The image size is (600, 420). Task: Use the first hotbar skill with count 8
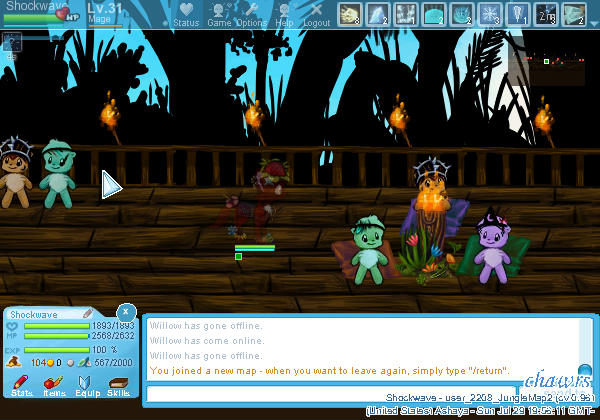coord(350,14)
